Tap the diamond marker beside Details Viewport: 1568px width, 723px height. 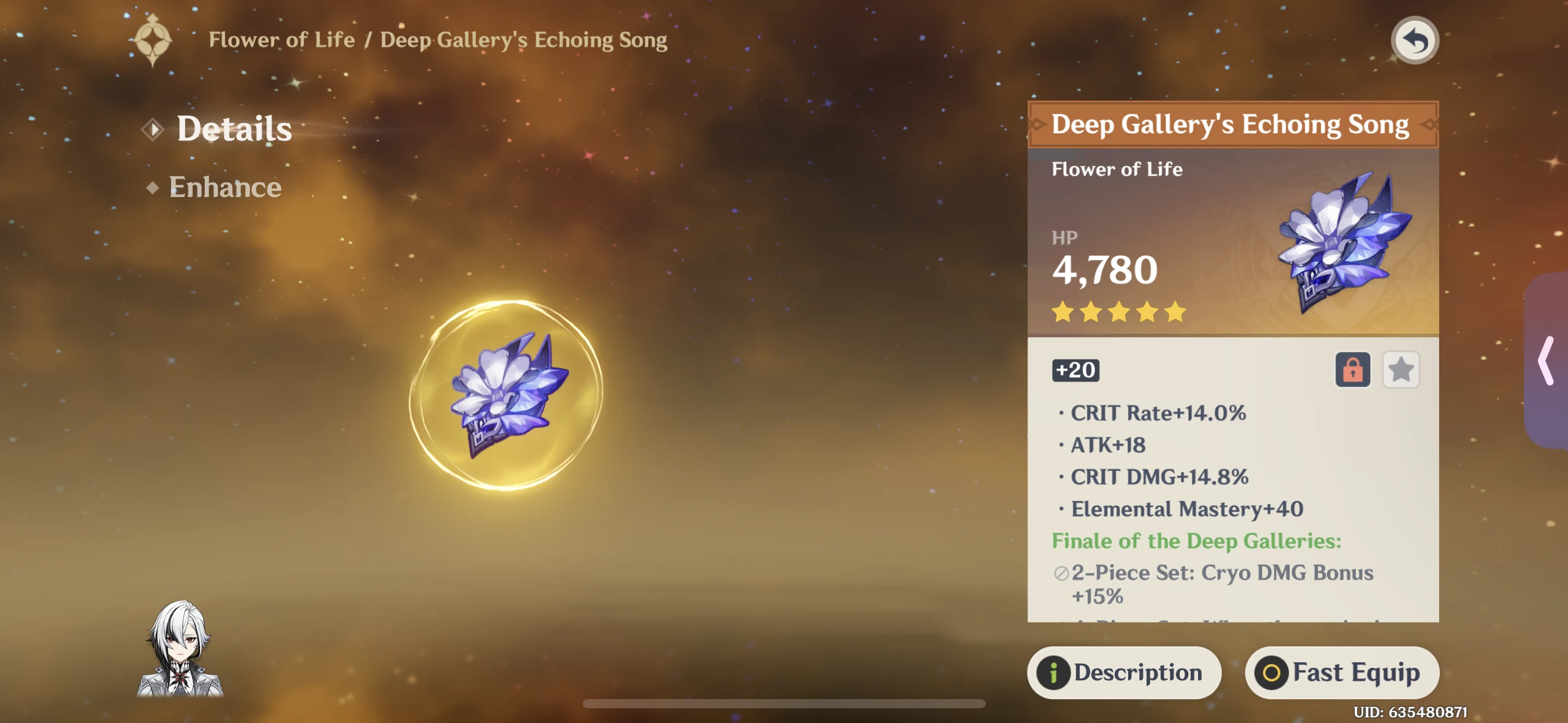[153, 128]
